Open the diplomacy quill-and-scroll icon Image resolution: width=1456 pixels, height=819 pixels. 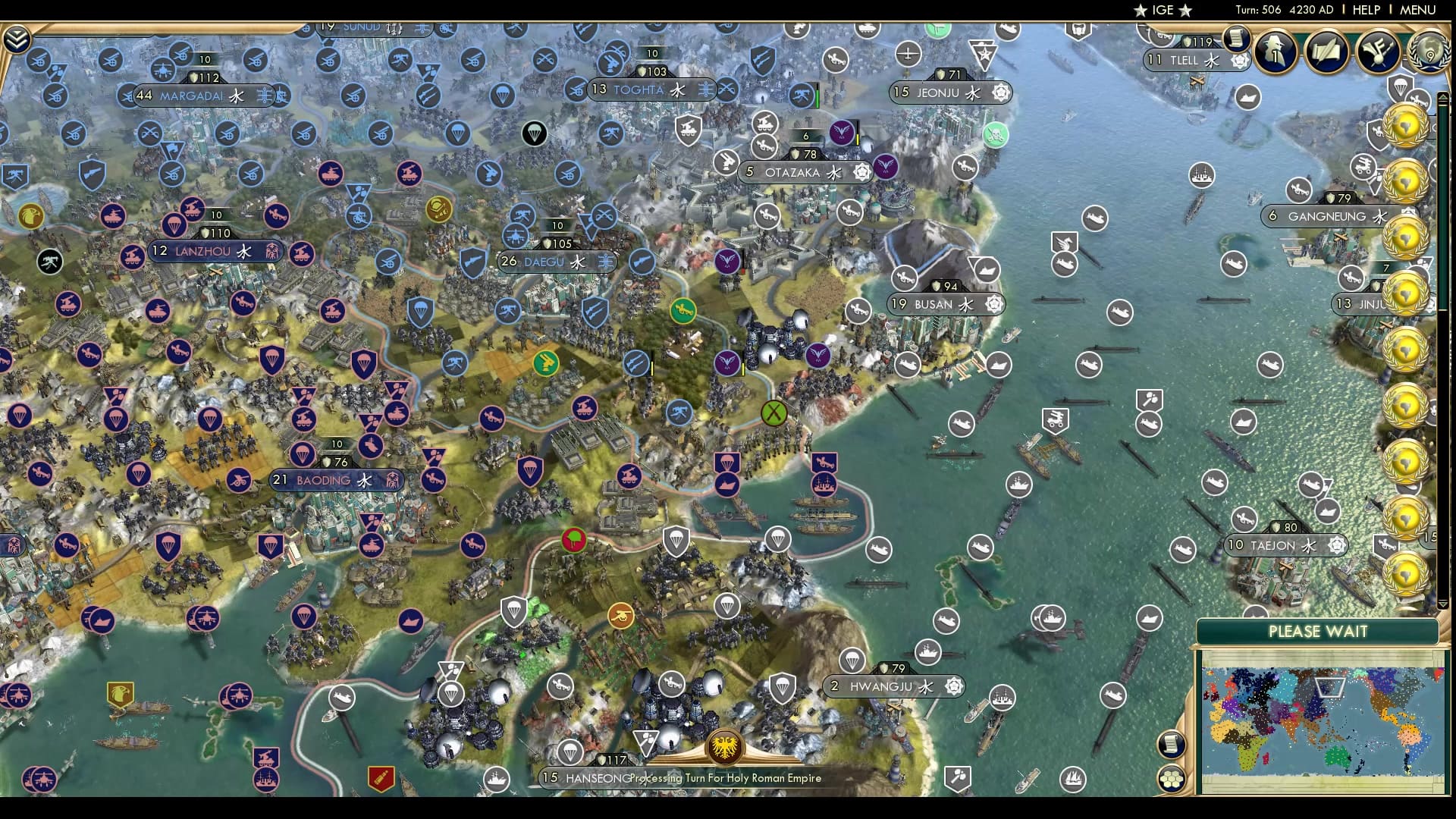(x=1326, y=53)
